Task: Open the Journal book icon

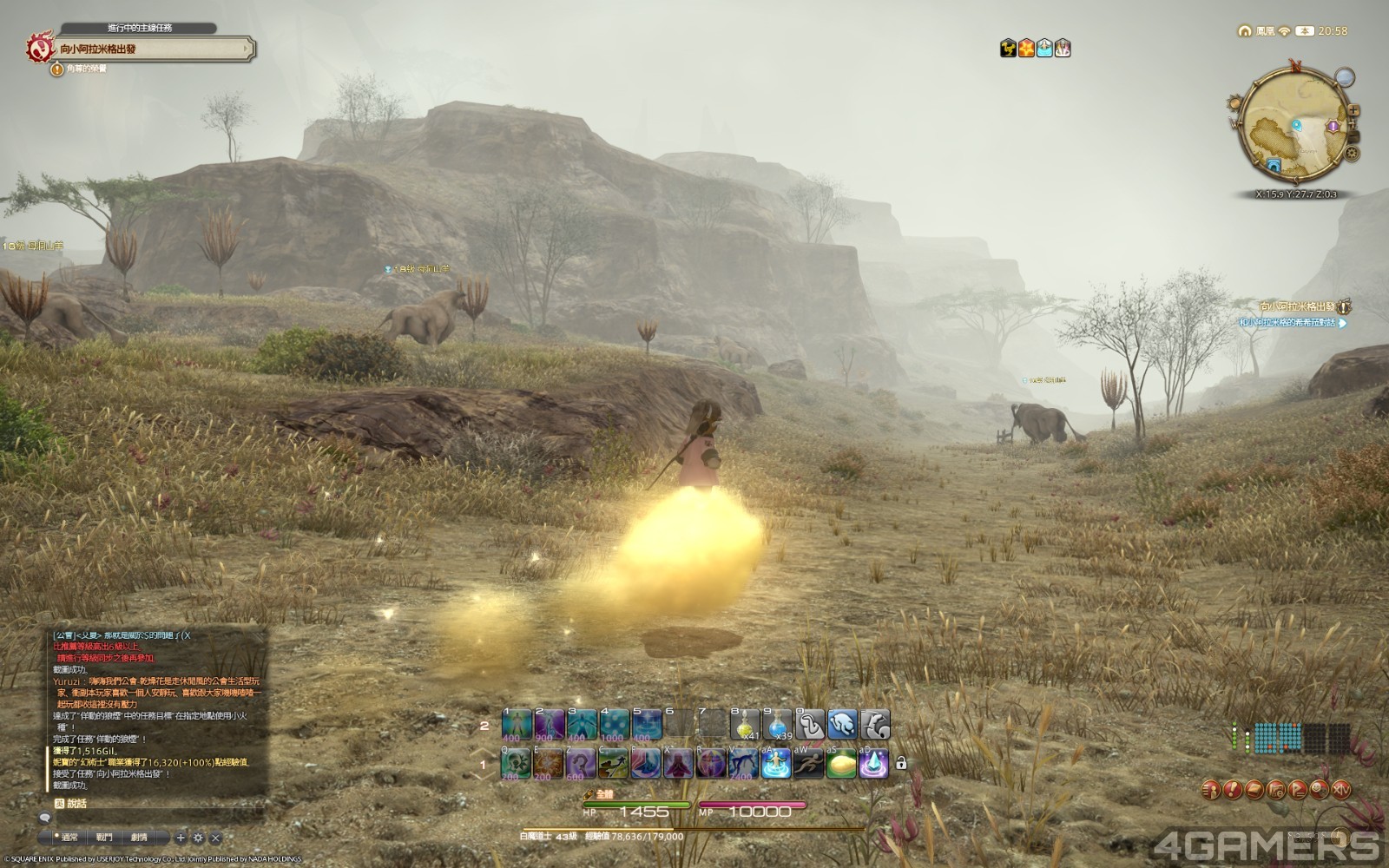Action: 1254,789
